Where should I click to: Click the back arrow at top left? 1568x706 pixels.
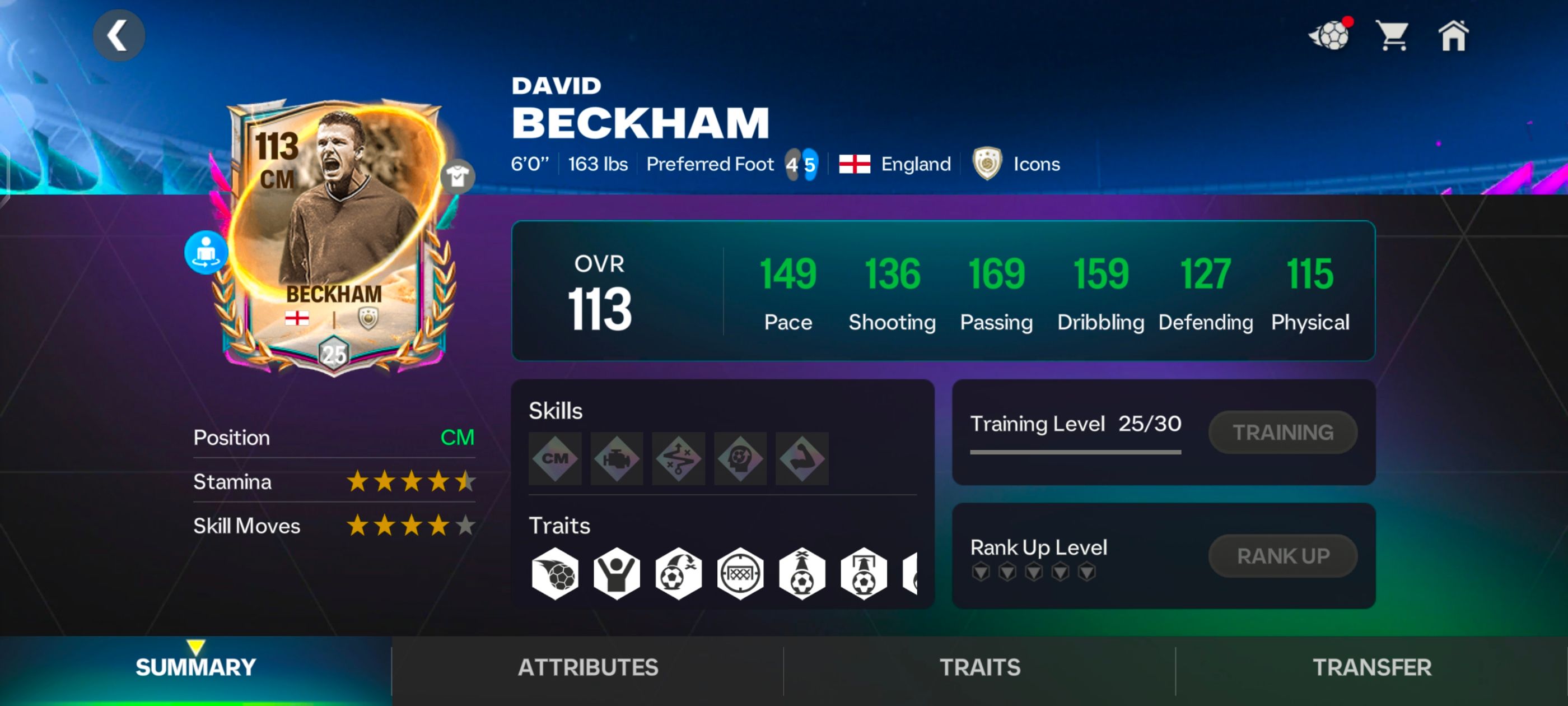(119, 35)
